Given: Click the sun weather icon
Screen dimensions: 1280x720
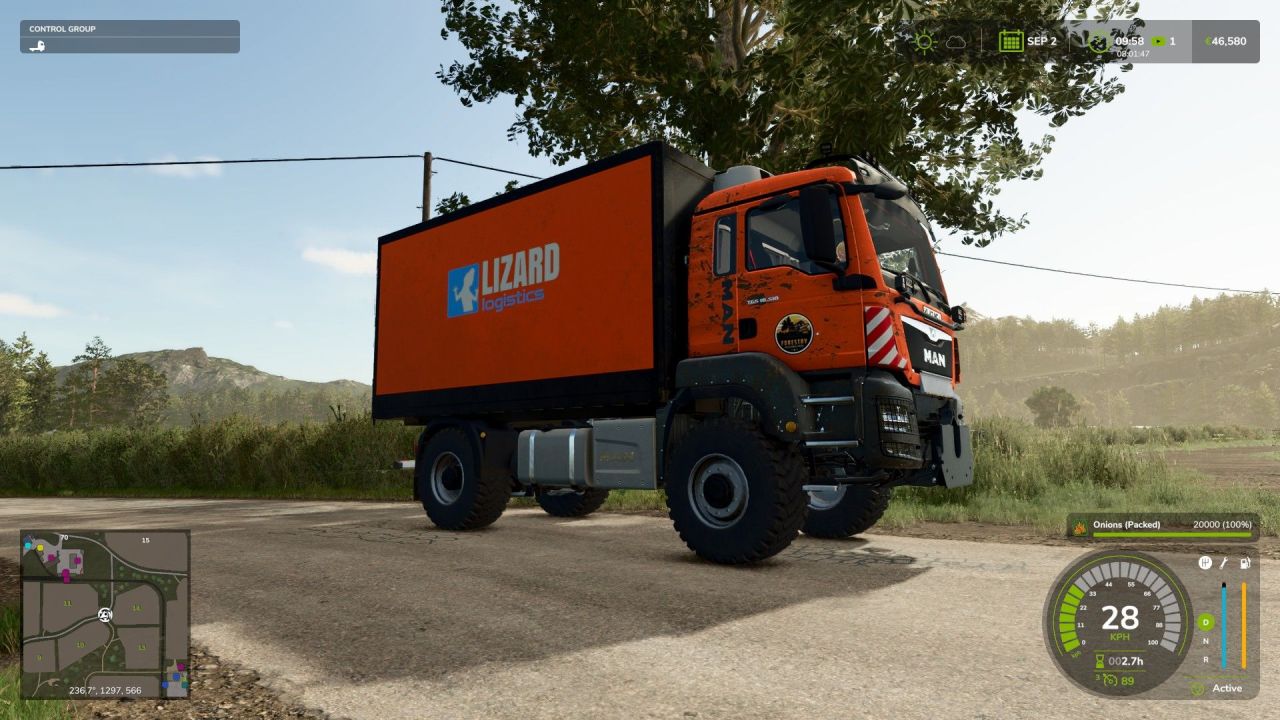Looking at the screenshot, I should coord(925,40).
